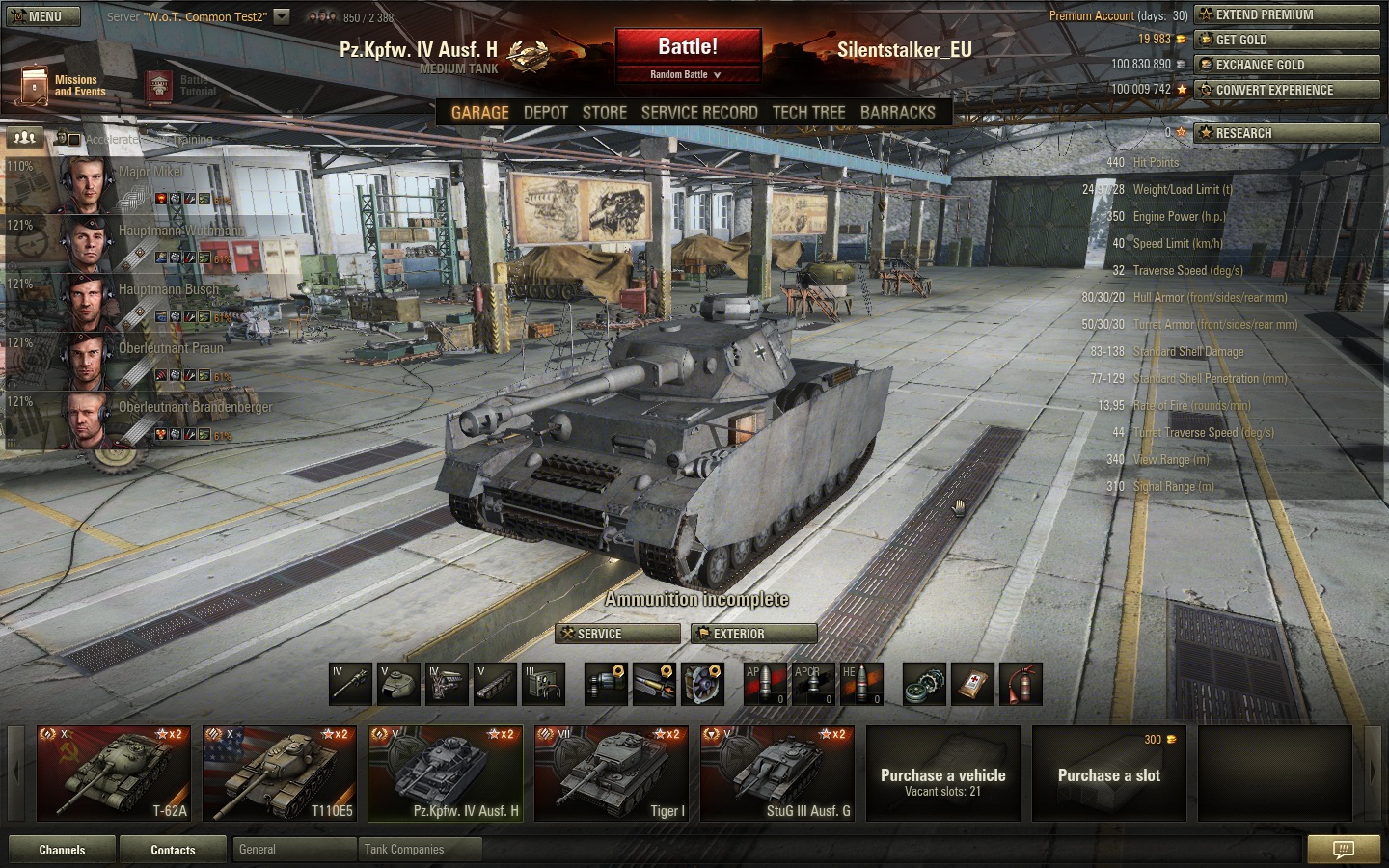This screenshot has width=1389, height=868.
Task: Customize the tank via EXTERIOR button
Action: click(x=754, y=634)
